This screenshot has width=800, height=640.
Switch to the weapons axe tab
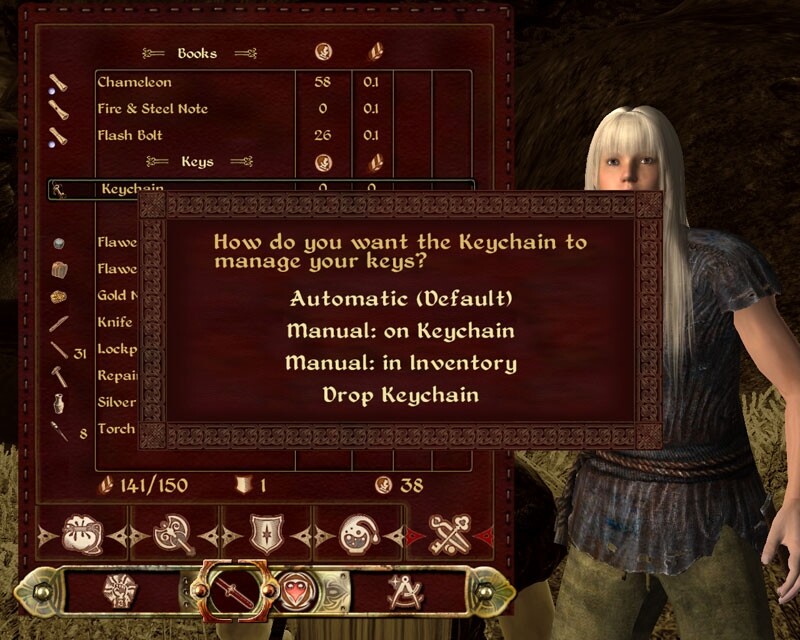pyautogui.click(x=174, y=533)
